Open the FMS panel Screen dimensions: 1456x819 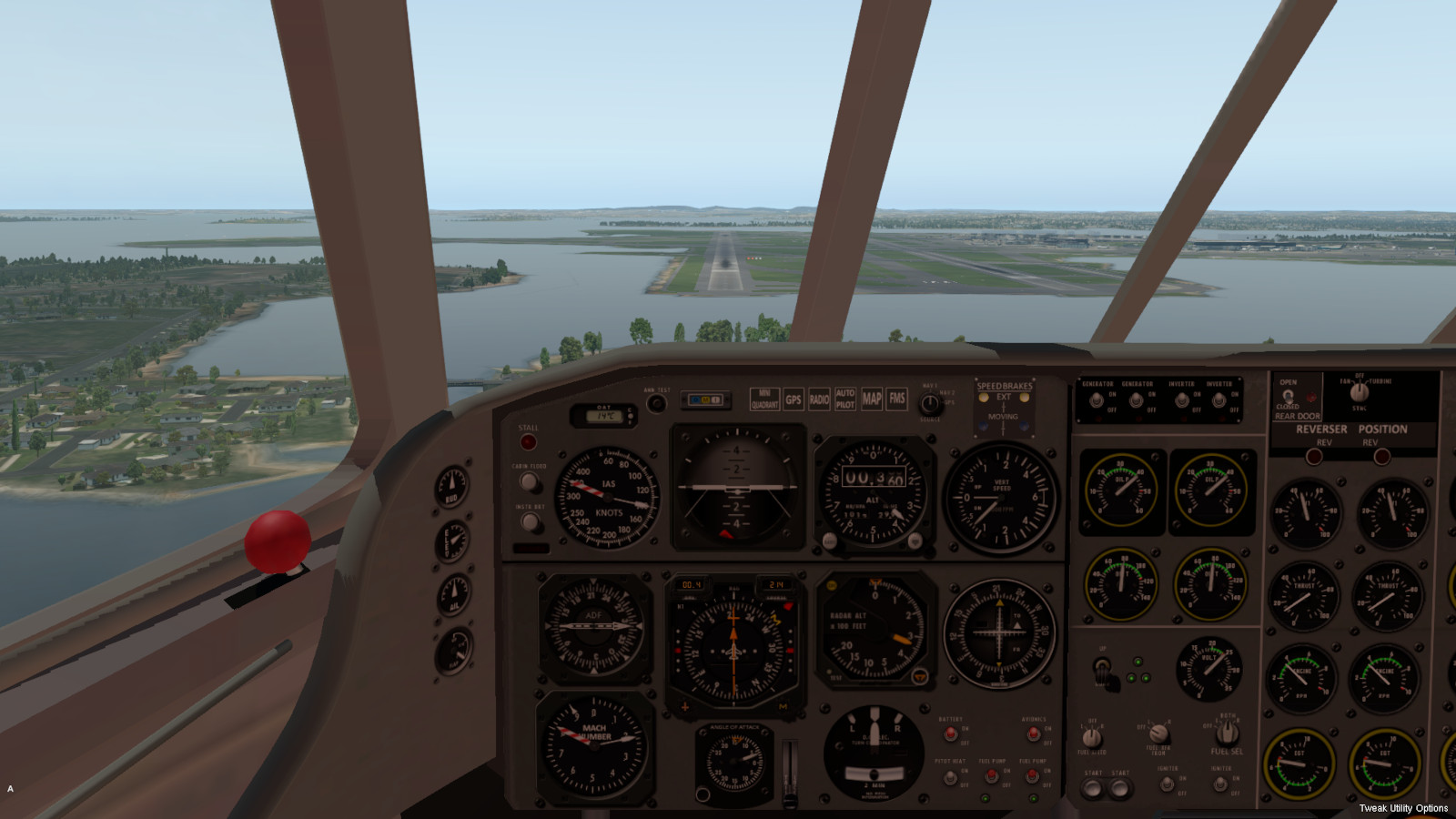click(x=897, y=399)
